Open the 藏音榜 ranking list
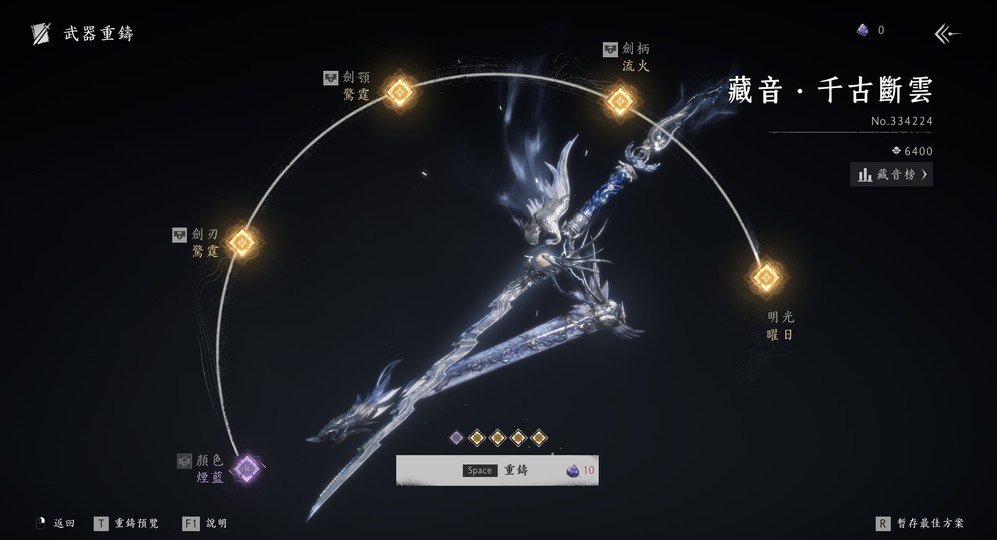This screenshot has width=997, height=540. click(x=891, y=175)
